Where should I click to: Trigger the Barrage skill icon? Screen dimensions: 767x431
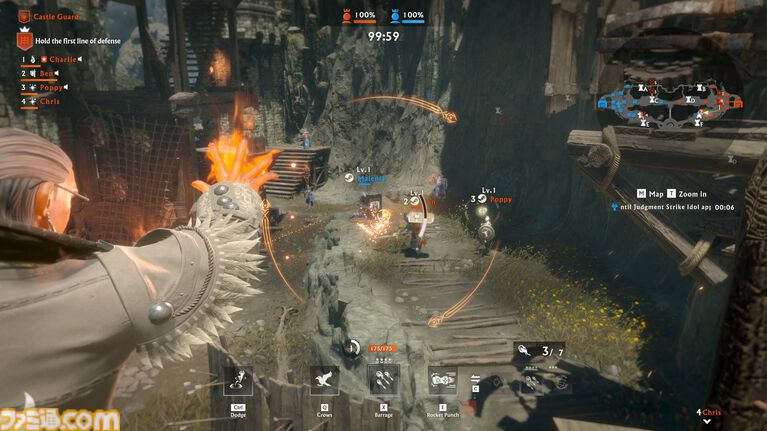tap(384, 381)
